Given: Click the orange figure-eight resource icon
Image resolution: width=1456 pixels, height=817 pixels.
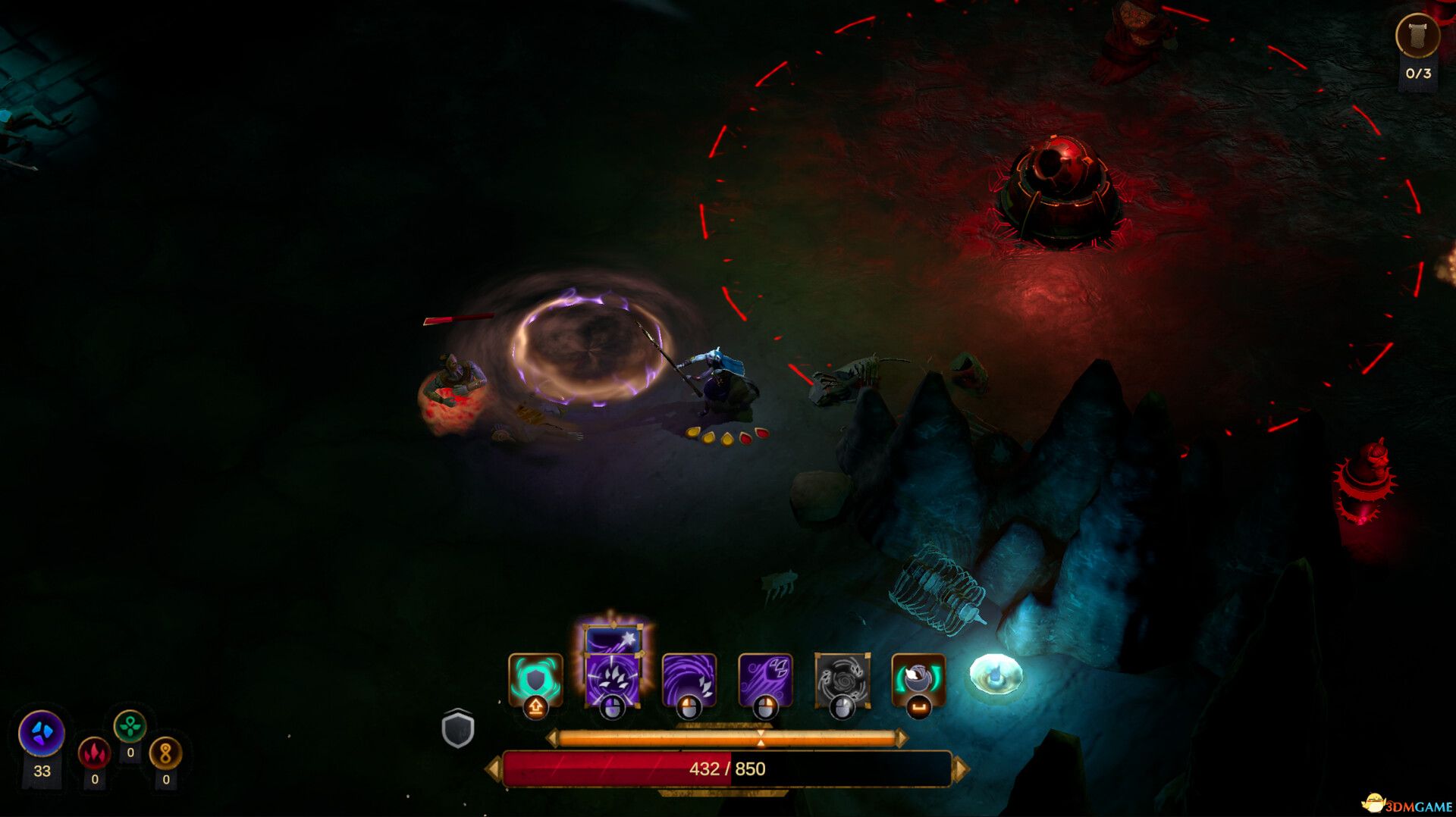Looking at the screenshot, I should tap(165, 753).
